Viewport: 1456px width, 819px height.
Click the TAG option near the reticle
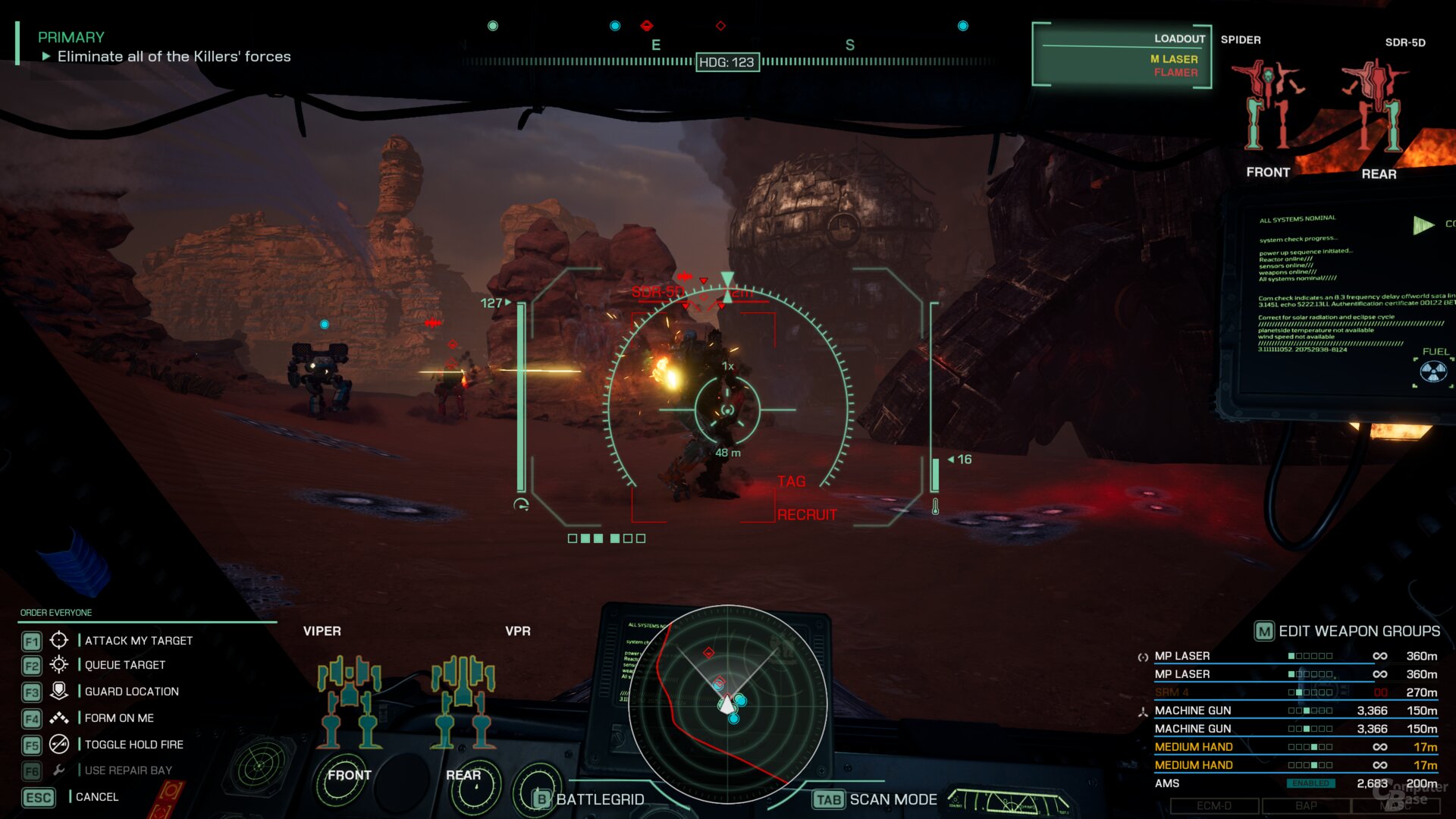(x=791, y=481)
